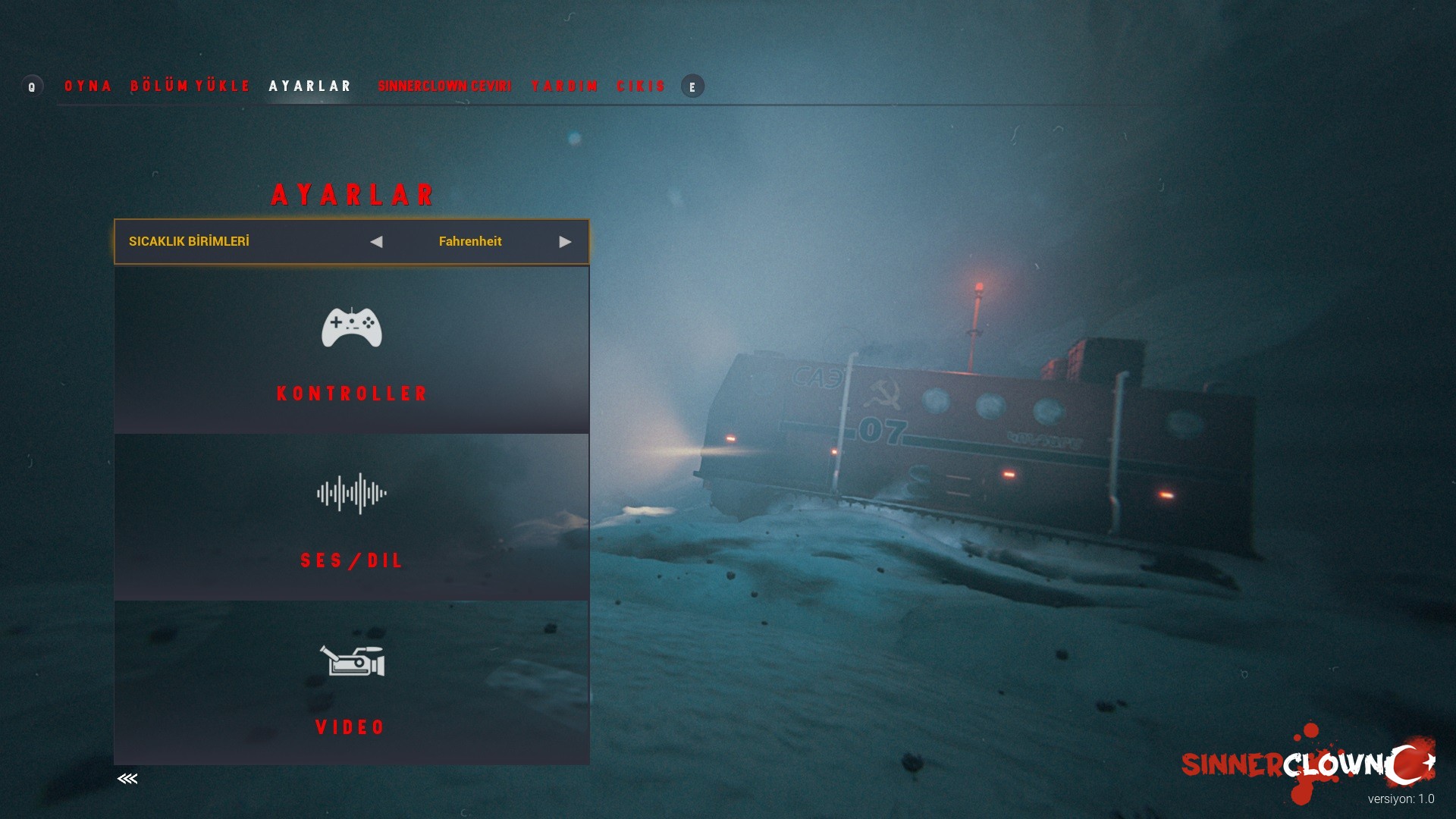This screenshot has width=1456, height=819.
Task: Open the OYNA tab
Action: (88, 86)
